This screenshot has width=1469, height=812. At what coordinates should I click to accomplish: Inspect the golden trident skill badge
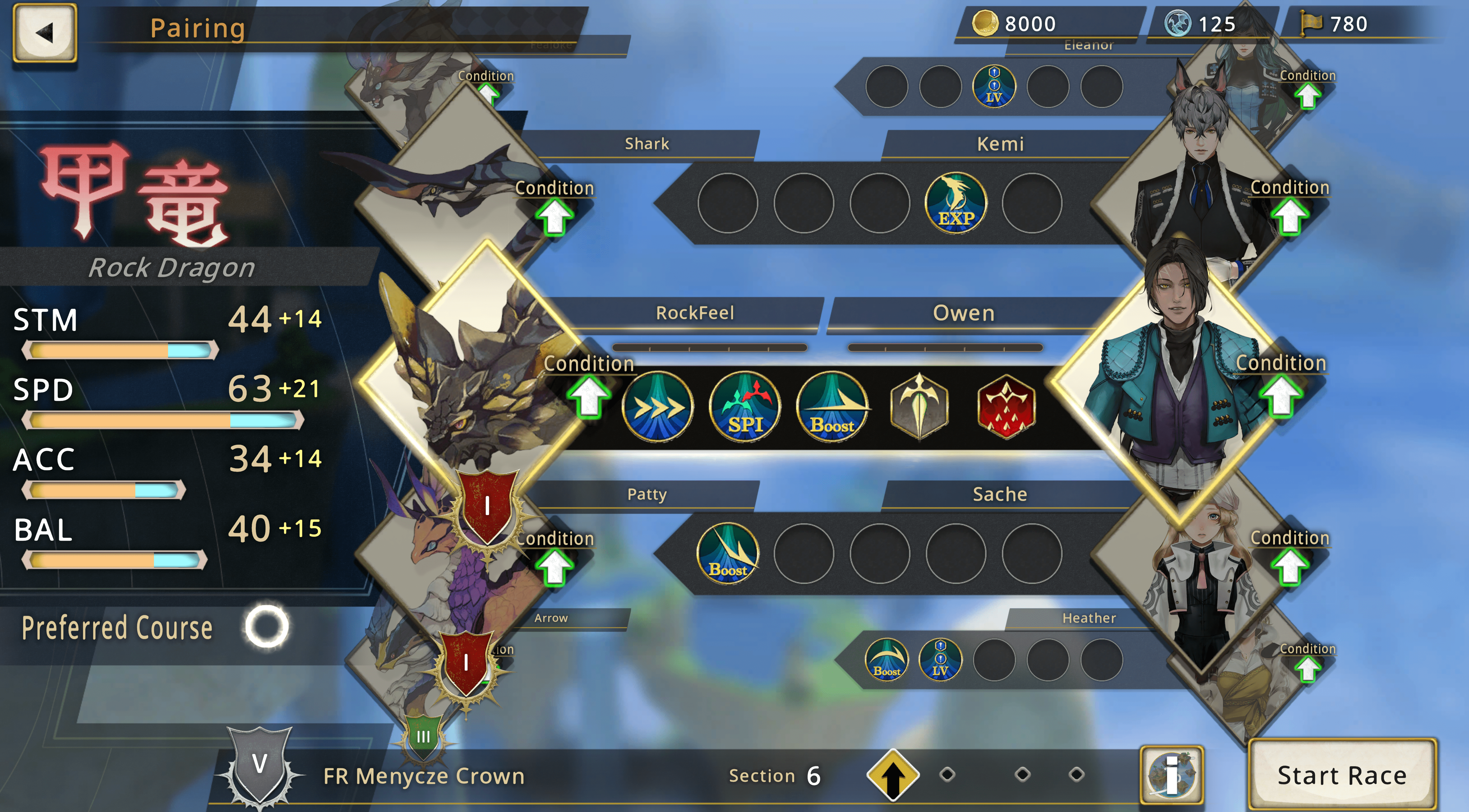tap(919, 407)
